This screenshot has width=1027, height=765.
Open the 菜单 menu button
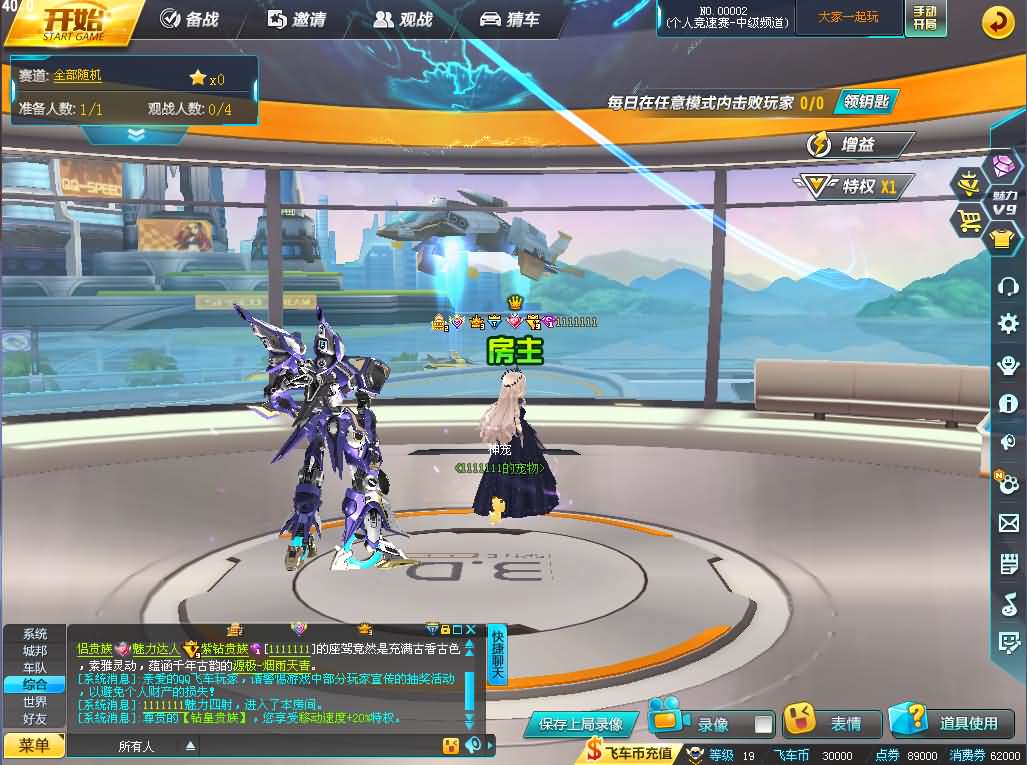[x=34, y=745]
